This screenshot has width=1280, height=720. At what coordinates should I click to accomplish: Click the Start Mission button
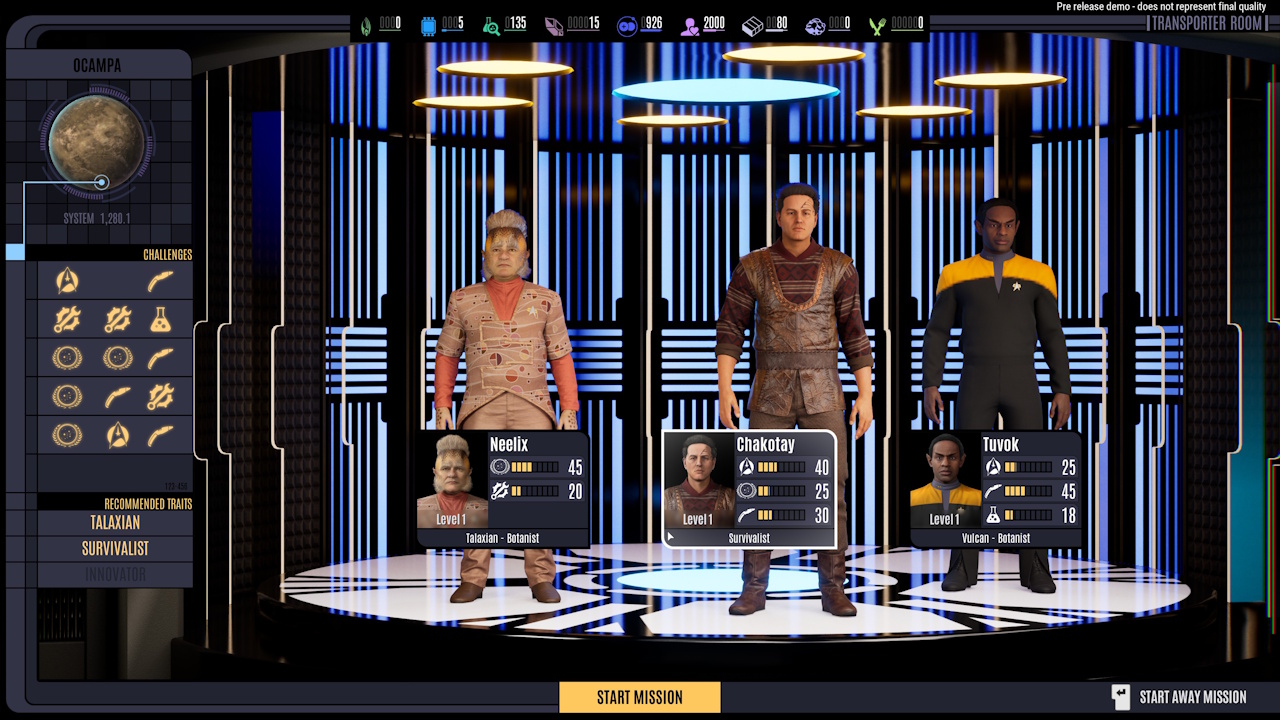pyautogui.click(x=639, y=697)
